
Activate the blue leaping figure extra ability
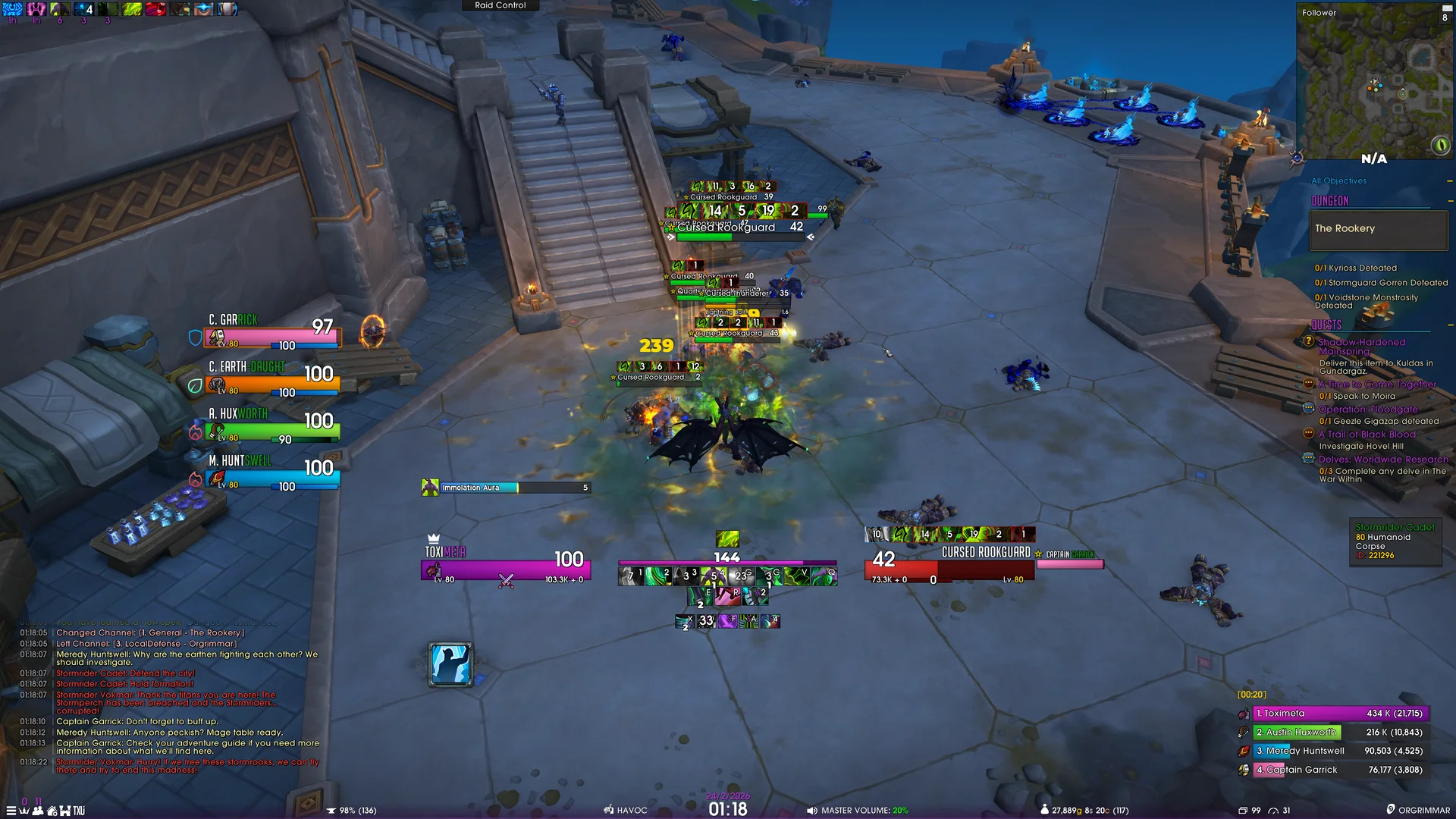450,664
